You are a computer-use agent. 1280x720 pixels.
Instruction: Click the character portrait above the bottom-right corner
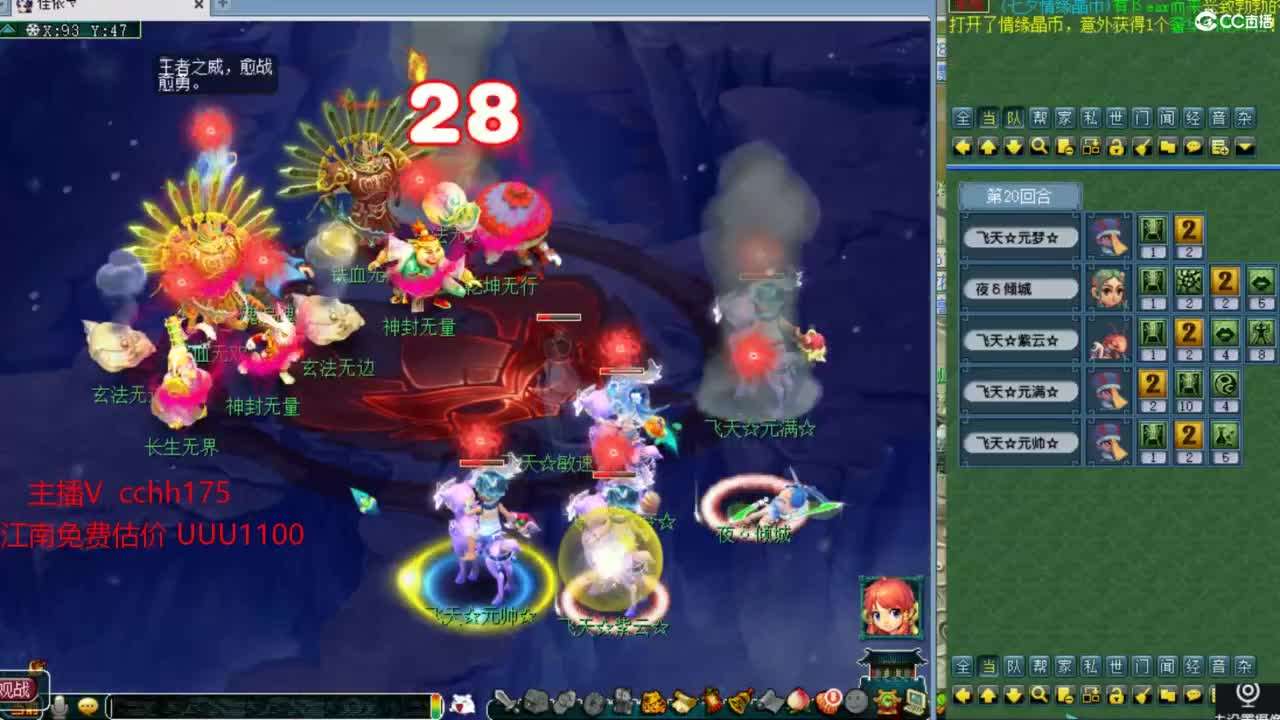(x=893, y=605)
